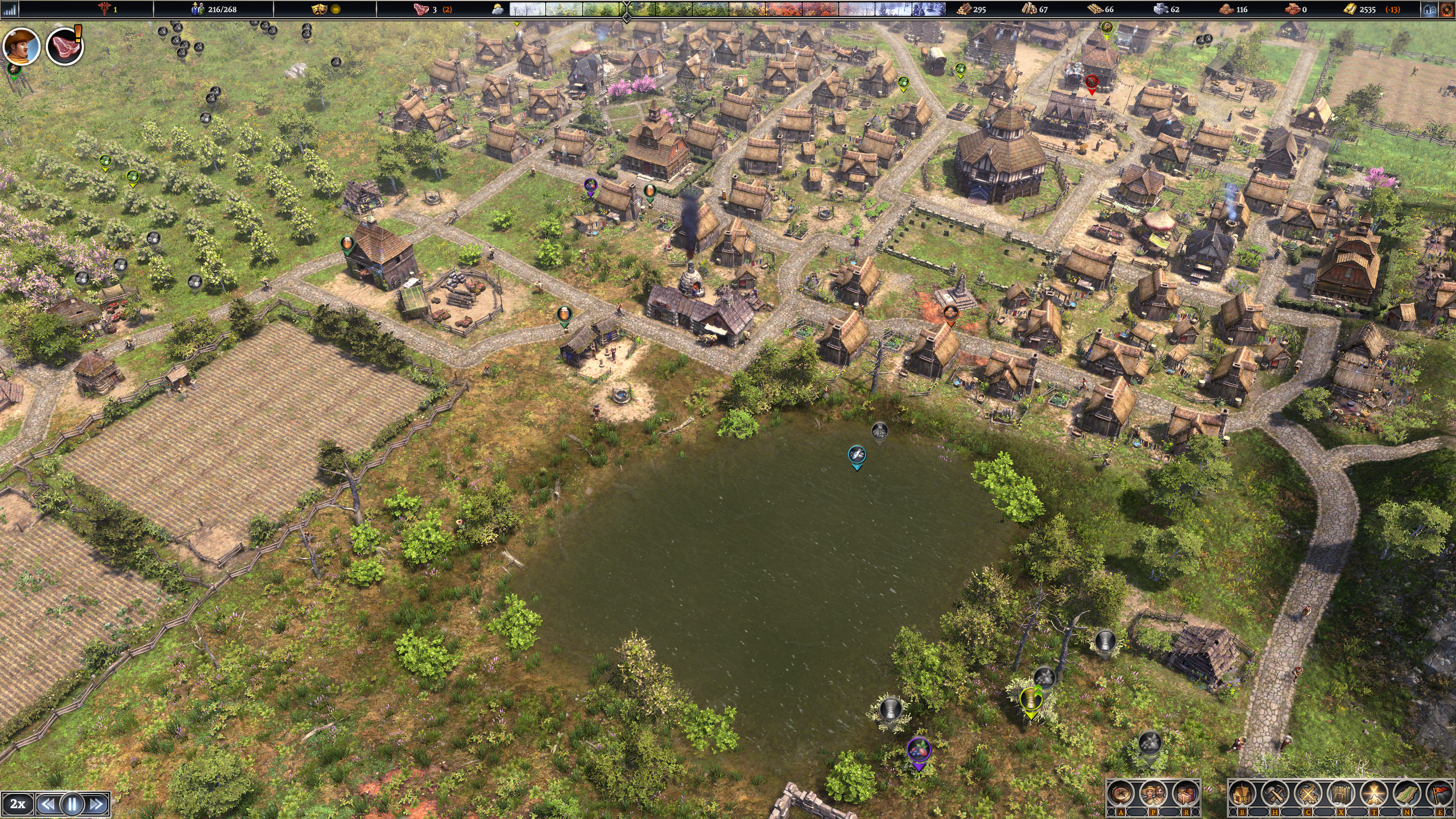This screenshot has height=819, width=1456.
Task: Open the resources barrels and crates panel
Action: 1186,794
